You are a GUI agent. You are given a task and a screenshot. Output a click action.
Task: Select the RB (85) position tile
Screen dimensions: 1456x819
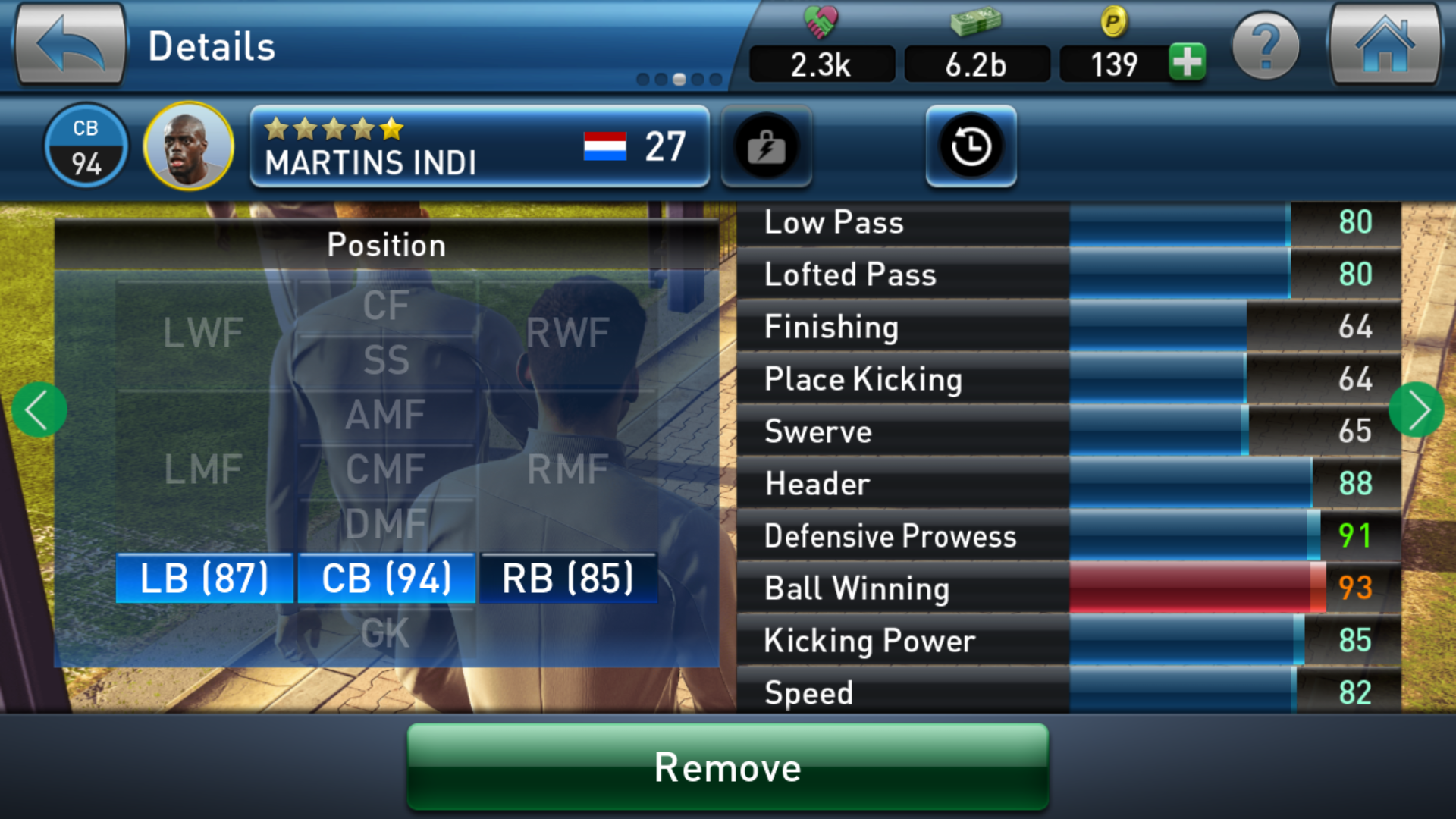coord(568,579)
